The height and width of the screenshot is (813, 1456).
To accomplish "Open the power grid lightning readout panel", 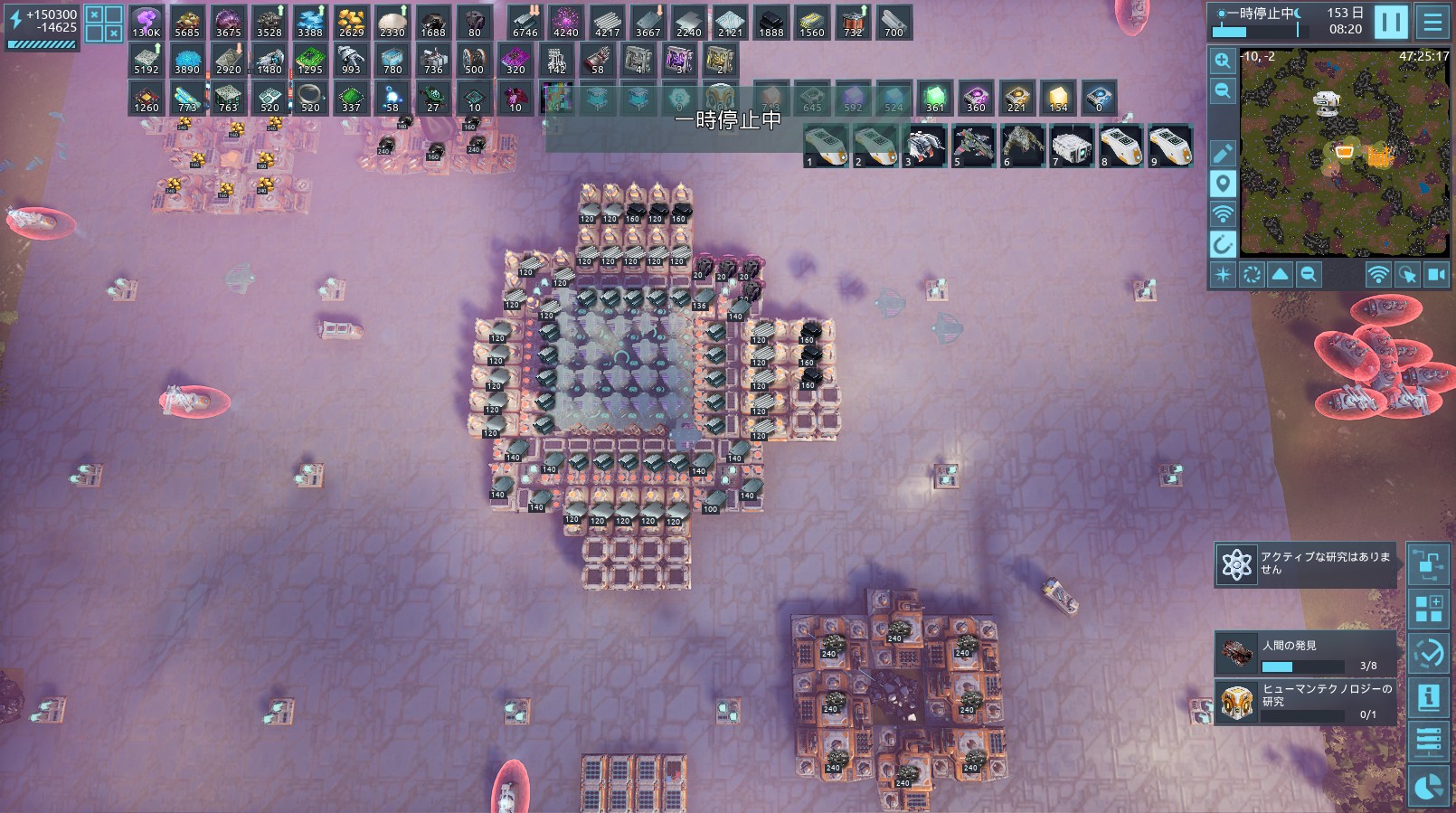I will point(42,27).
